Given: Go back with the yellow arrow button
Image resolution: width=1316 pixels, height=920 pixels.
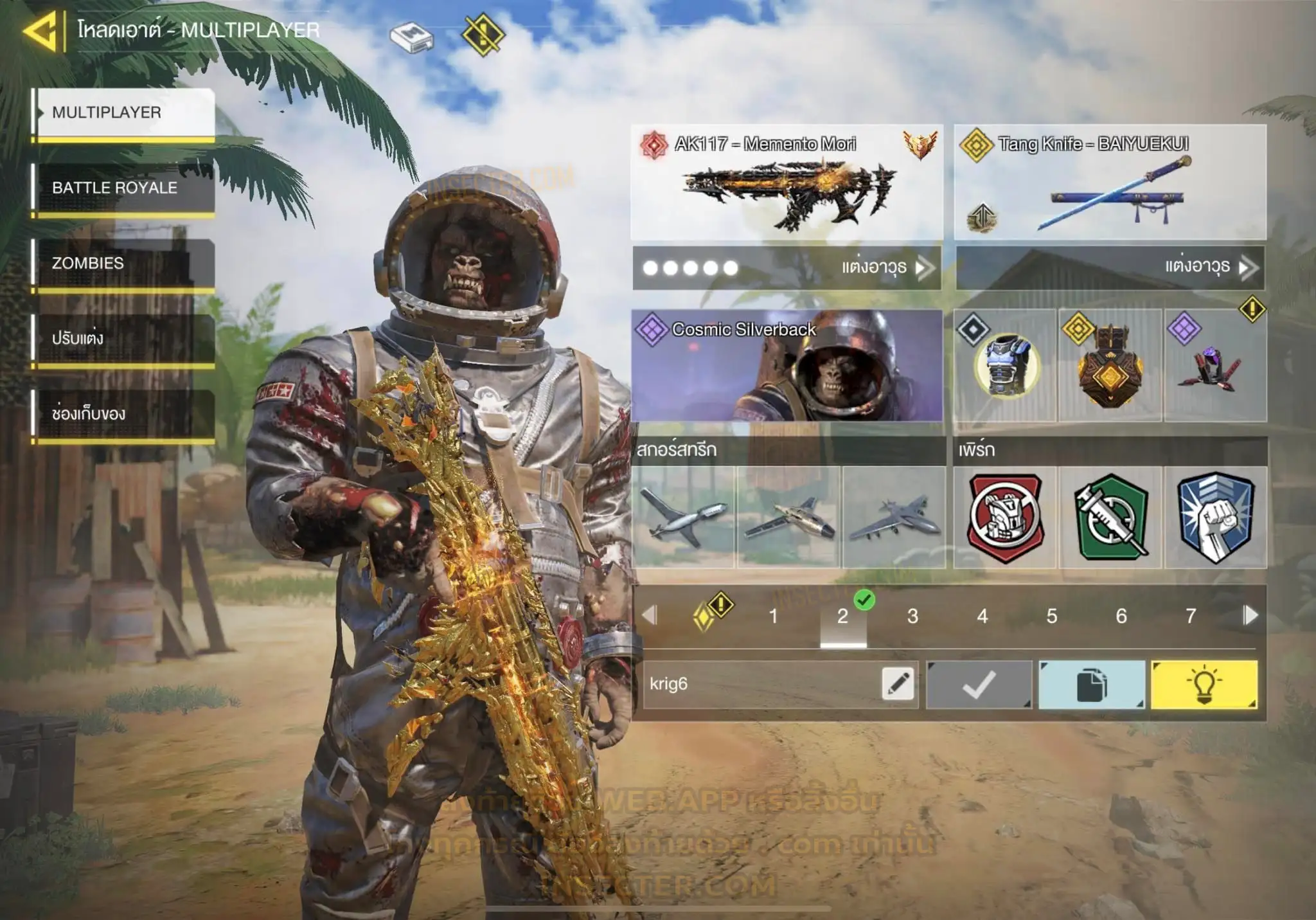Looking at the screenshot, I should click(41, 30).
